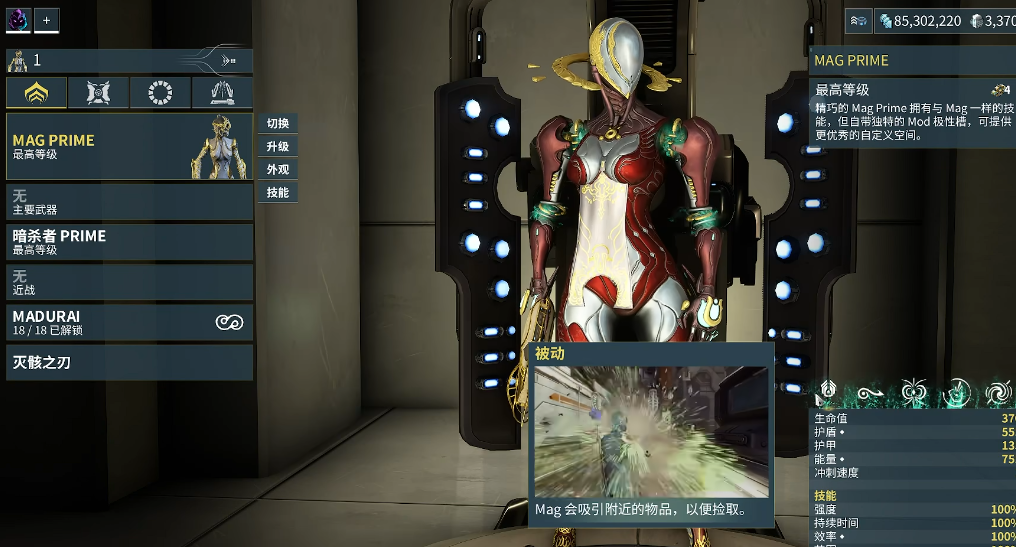Open the MADURAI focus school slot
This screenshot has width=1016, height=547.
129,322
